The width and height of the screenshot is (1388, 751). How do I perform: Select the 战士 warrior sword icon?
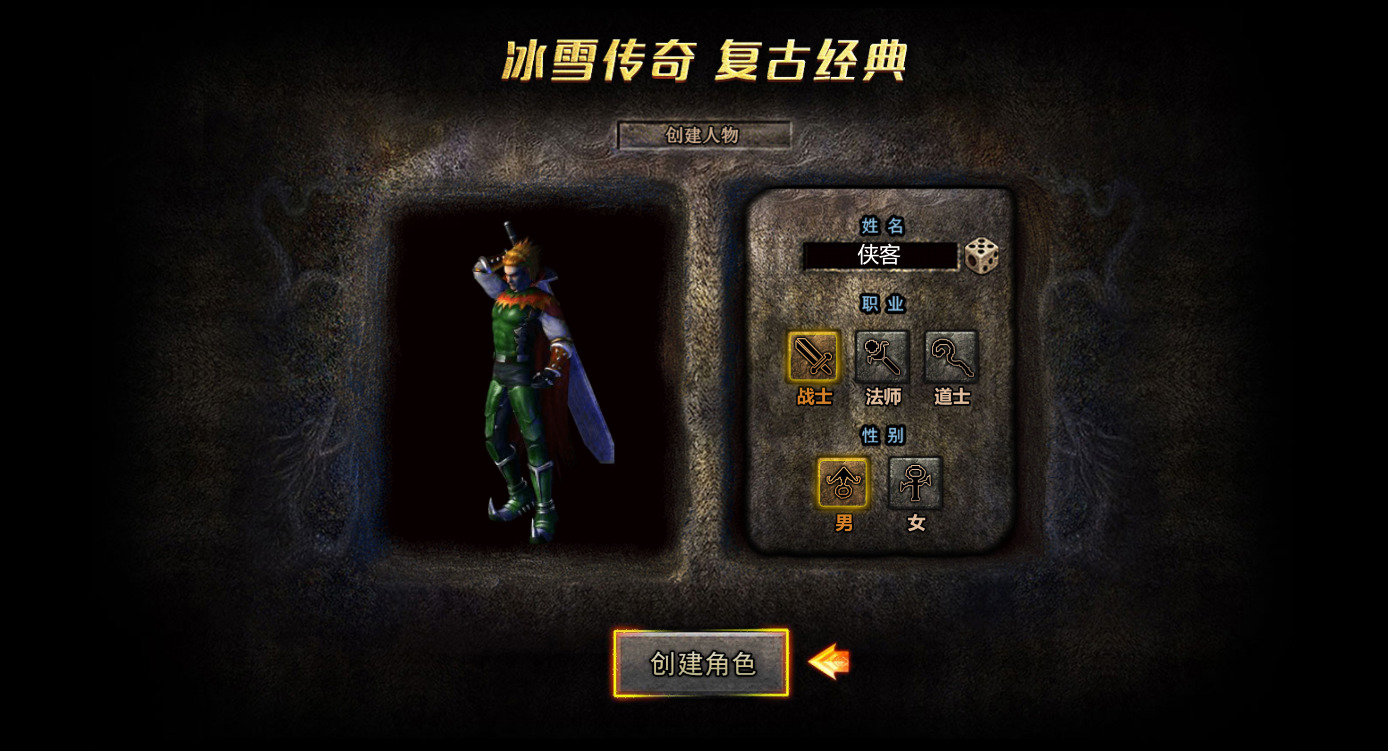coord(812,356)
